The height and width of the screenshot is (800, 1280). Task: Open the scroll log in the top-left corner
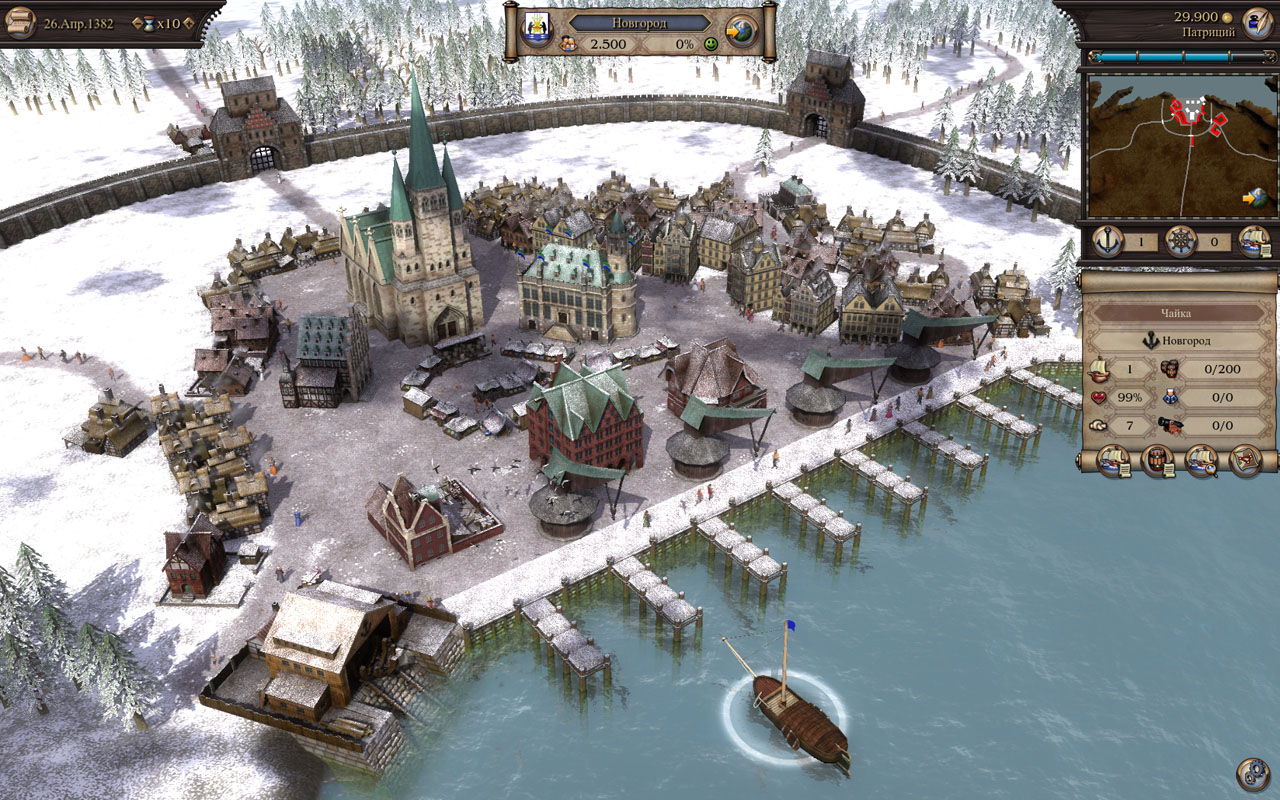(x=19, y=21)
